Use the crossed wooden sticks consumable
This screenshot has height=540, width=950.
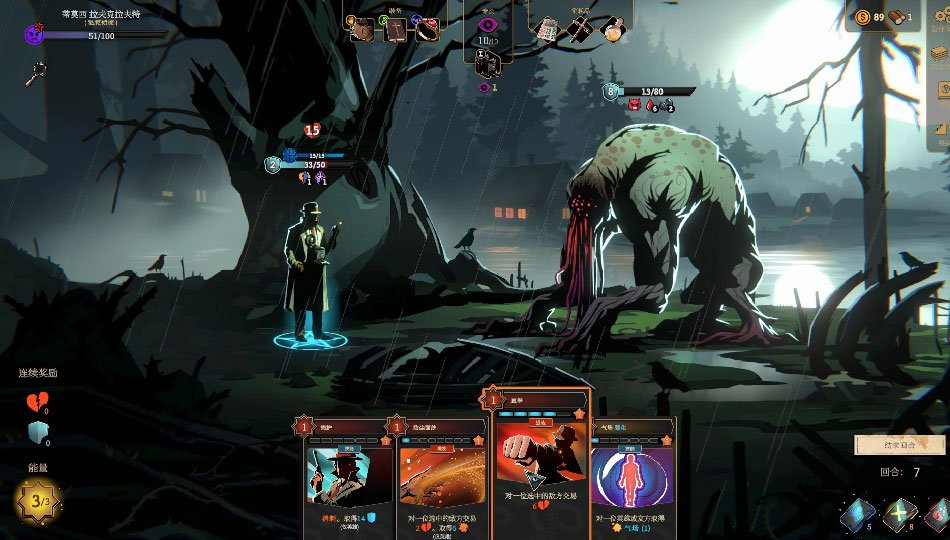pyautogui.click(x=580, y=29)
